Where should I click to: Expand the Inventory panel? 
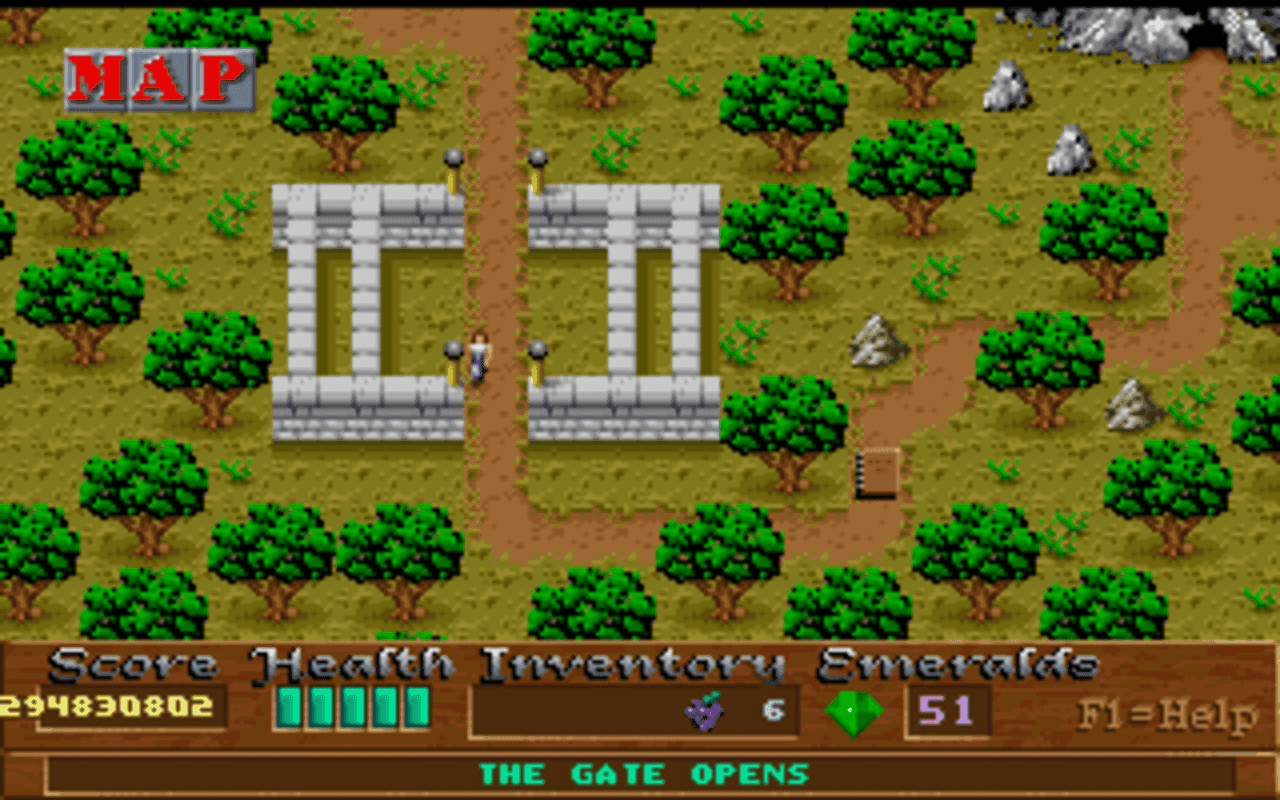tap(636, 710)
